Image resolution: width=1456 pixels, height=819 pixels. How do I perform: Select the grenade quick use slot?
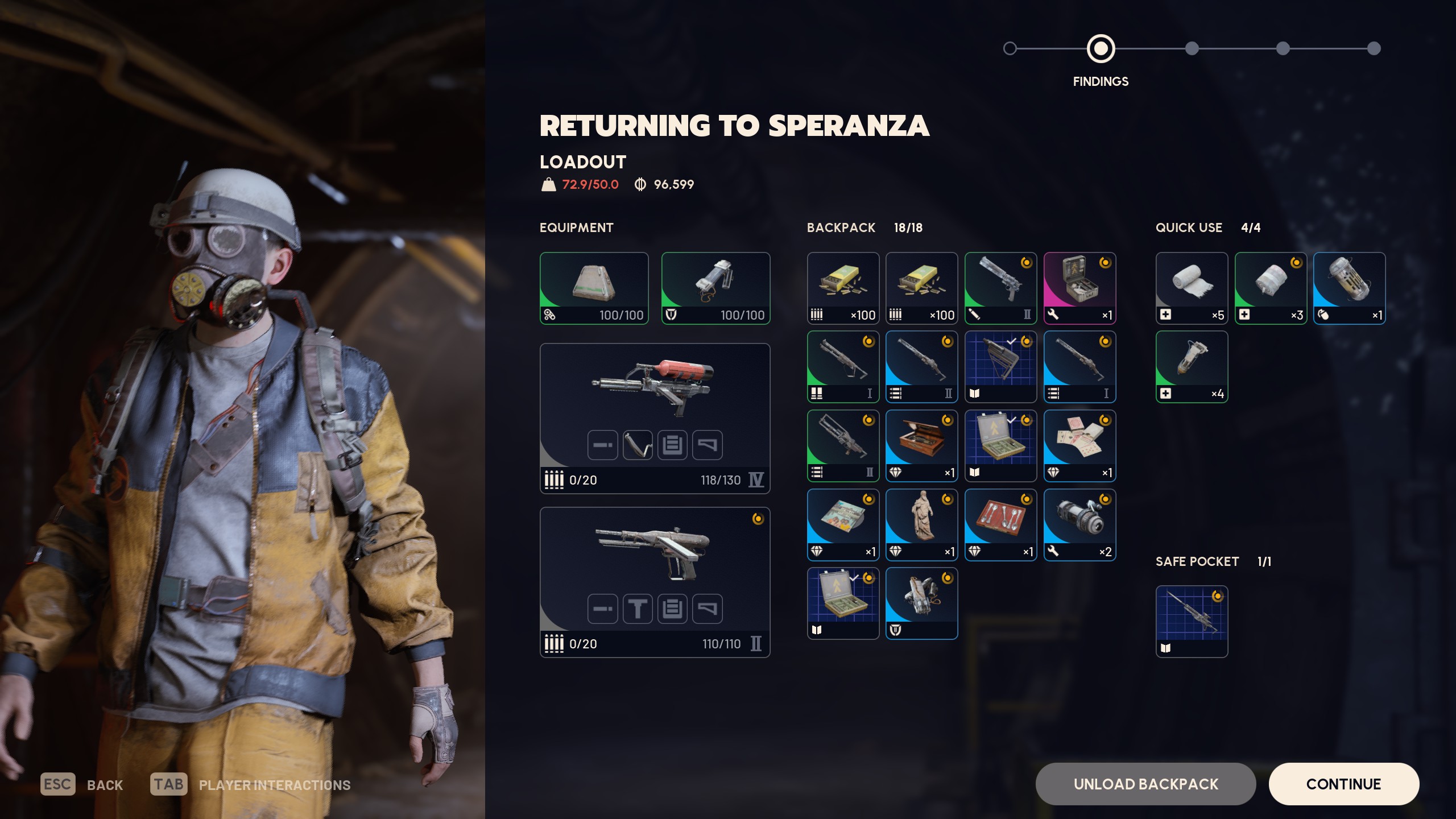(x=1349, y=288)
